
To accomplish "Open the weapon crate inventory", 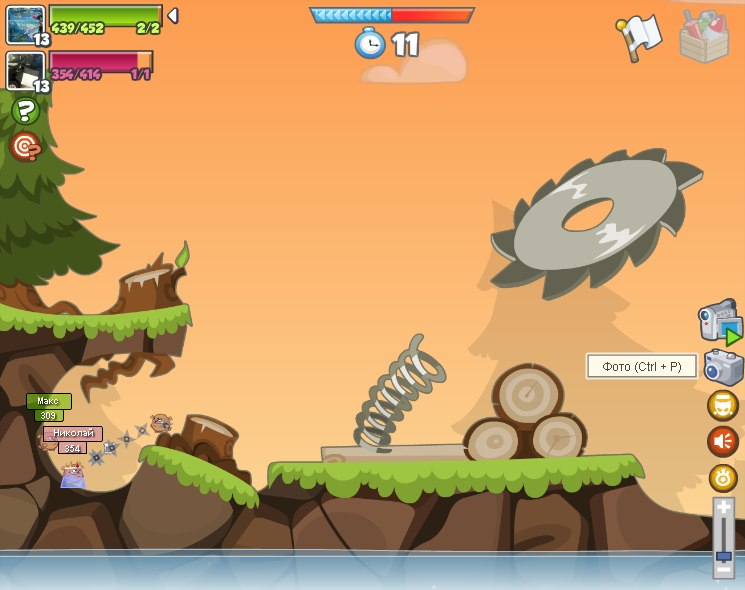I will click(704, 37).
